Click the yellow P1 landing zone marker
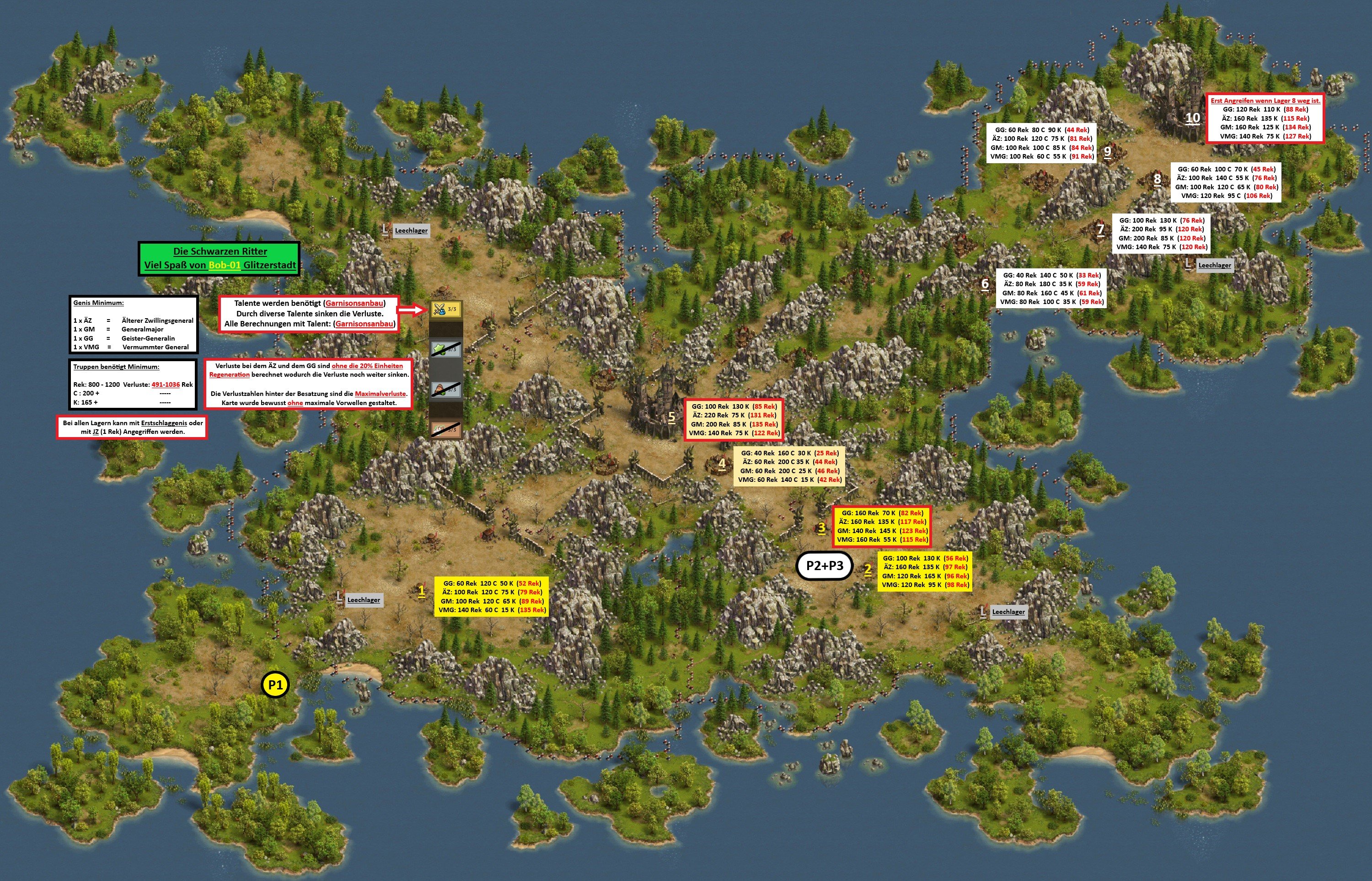 point(275,685)
